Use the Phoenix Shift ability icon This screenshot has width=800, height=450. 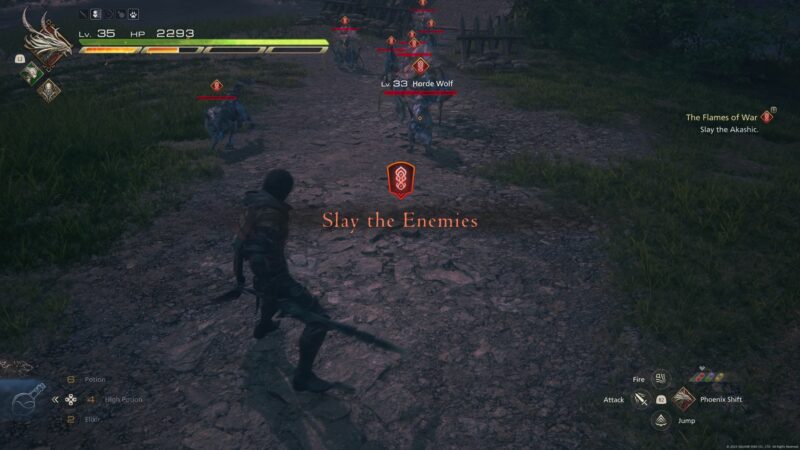click(683, 400)
